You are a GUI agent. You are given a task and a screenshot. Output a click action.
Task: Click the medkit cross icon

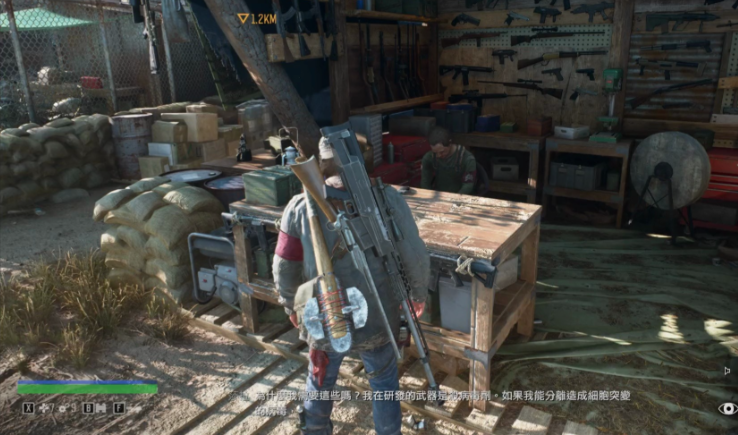pyautogui.click(x=44, y=408)
